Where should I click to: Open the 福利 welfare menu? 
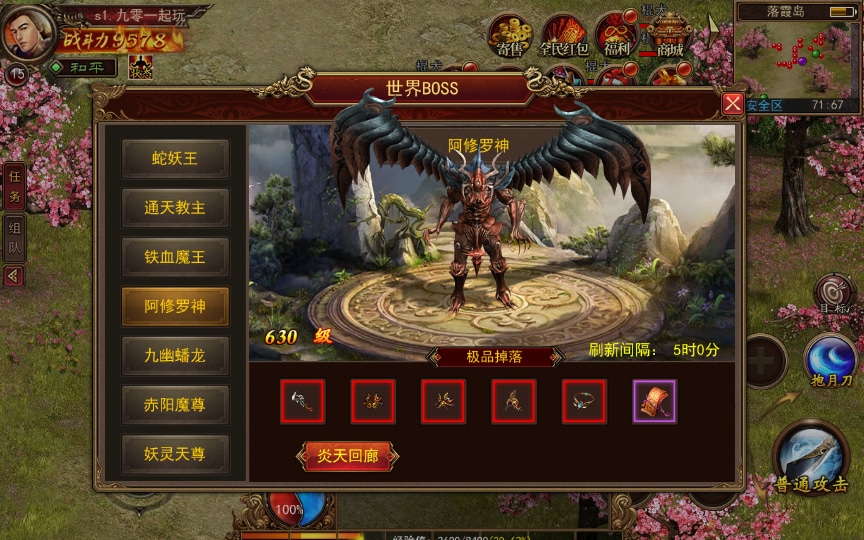616,36
